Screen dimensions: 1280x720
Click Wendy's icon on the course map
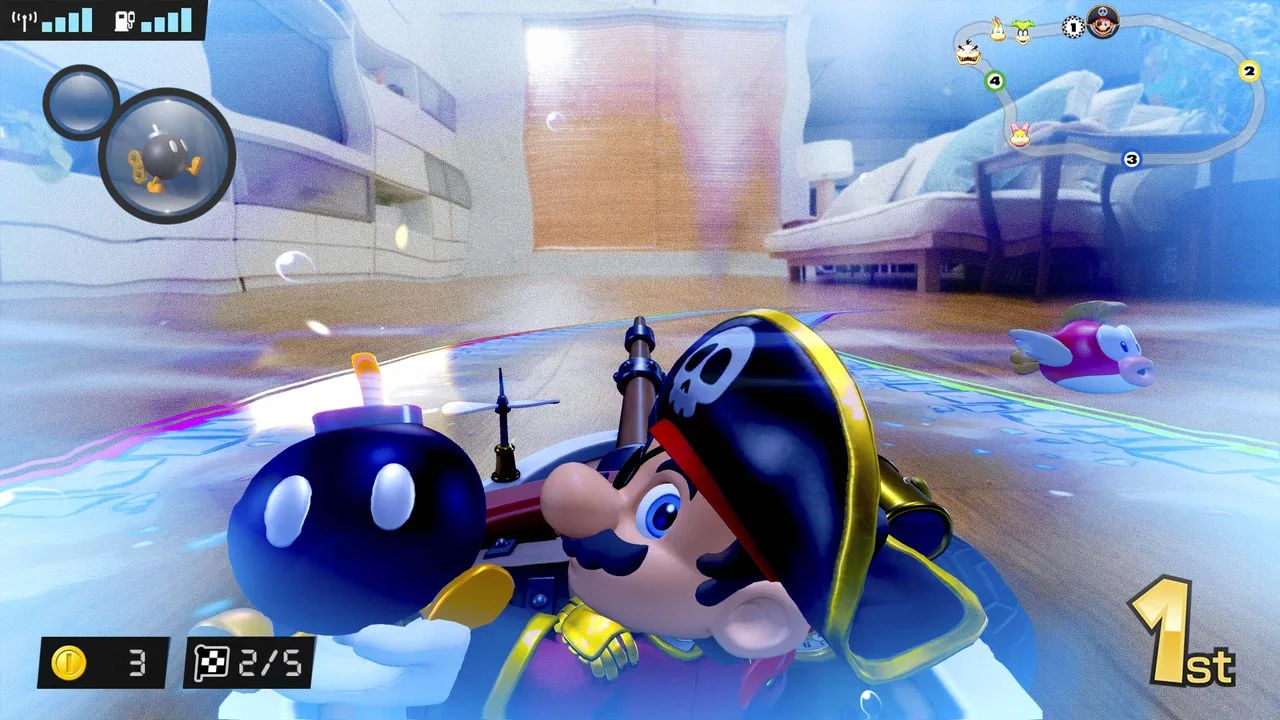coord(1020,134)
